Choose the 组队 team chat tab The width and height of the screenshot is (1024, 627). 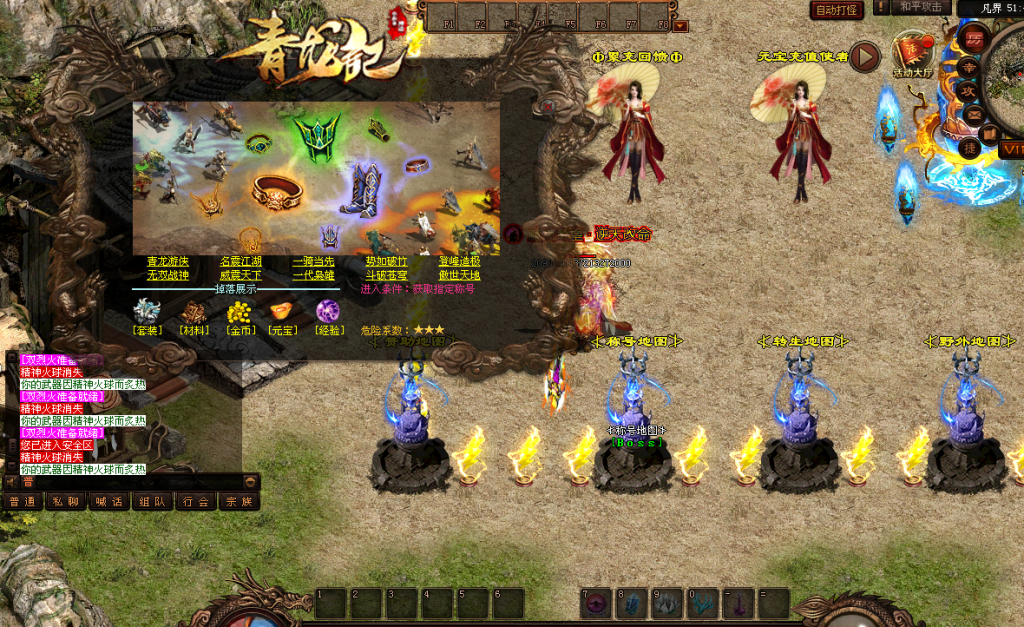[x=152, y=501]
